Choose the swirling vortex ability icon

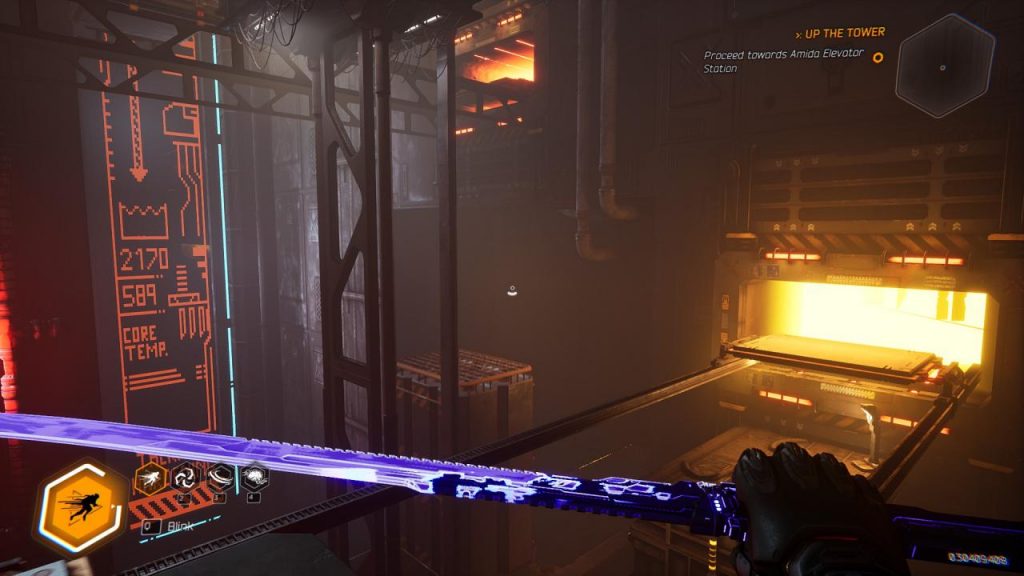(186, 478)
